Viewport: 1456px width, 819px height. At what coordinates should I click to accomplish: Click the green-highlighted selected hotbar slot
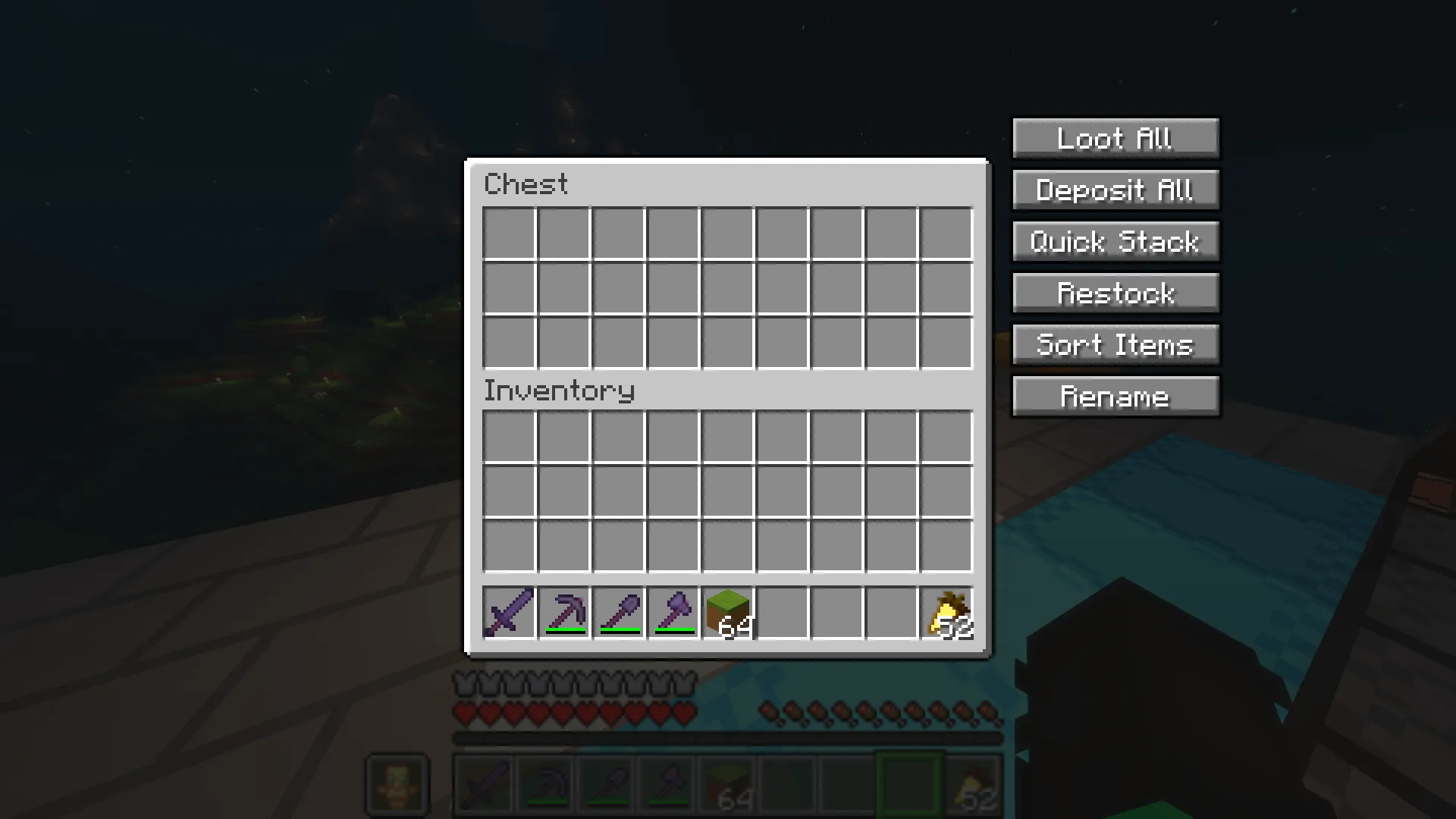[908, 785]
